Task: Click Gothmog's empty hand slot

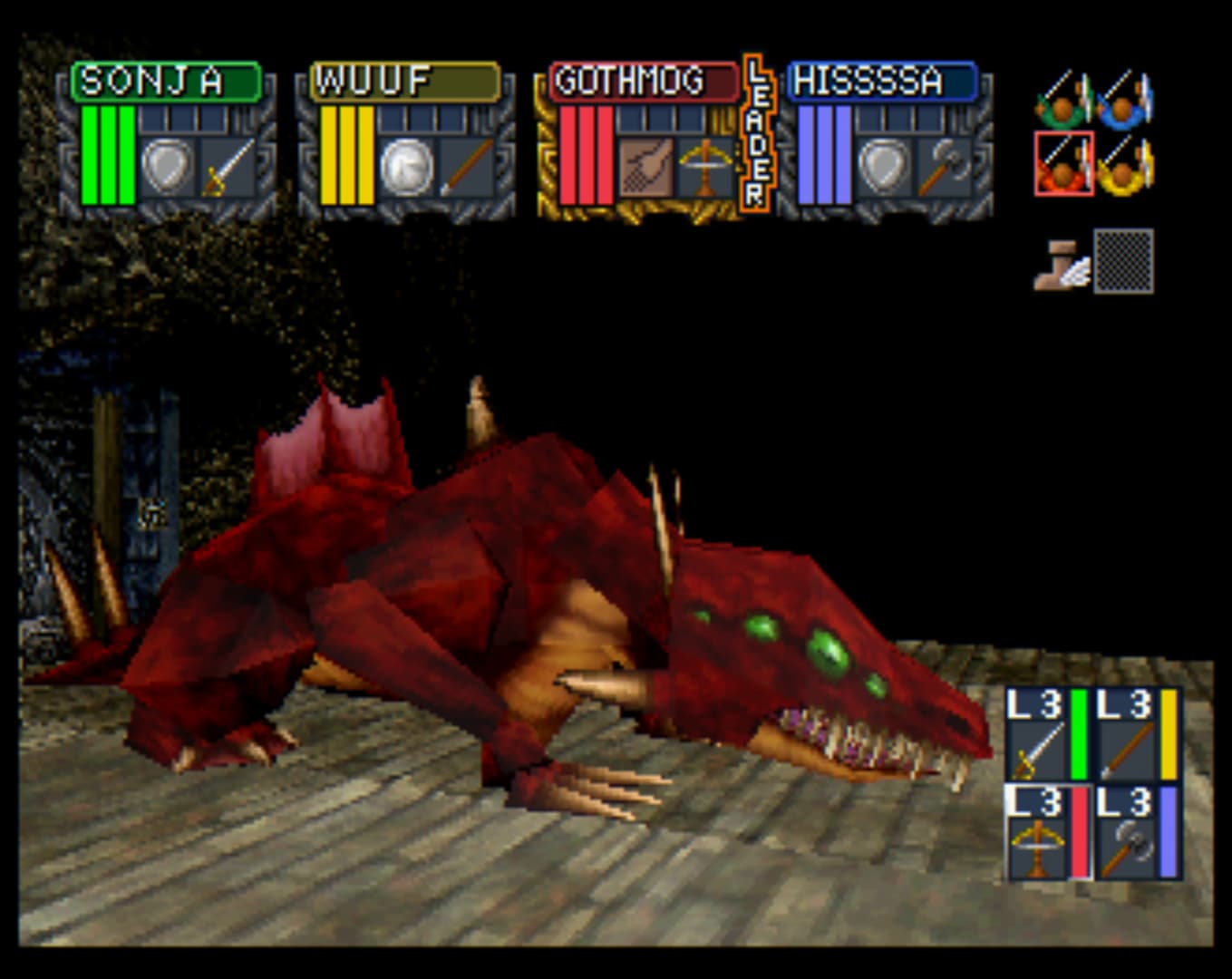Action: [645, 168]
